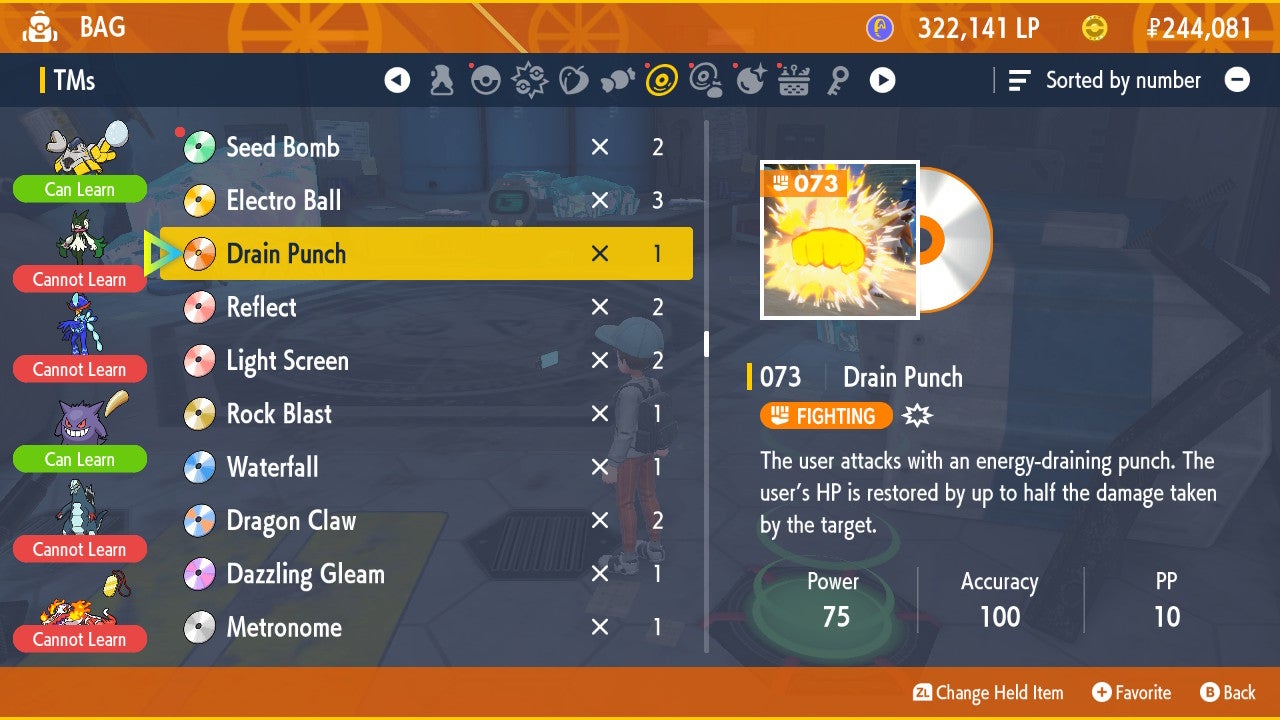1280x720 pixels.
Task: Click the right arrow to the next pocket
Action: [881, 80]
